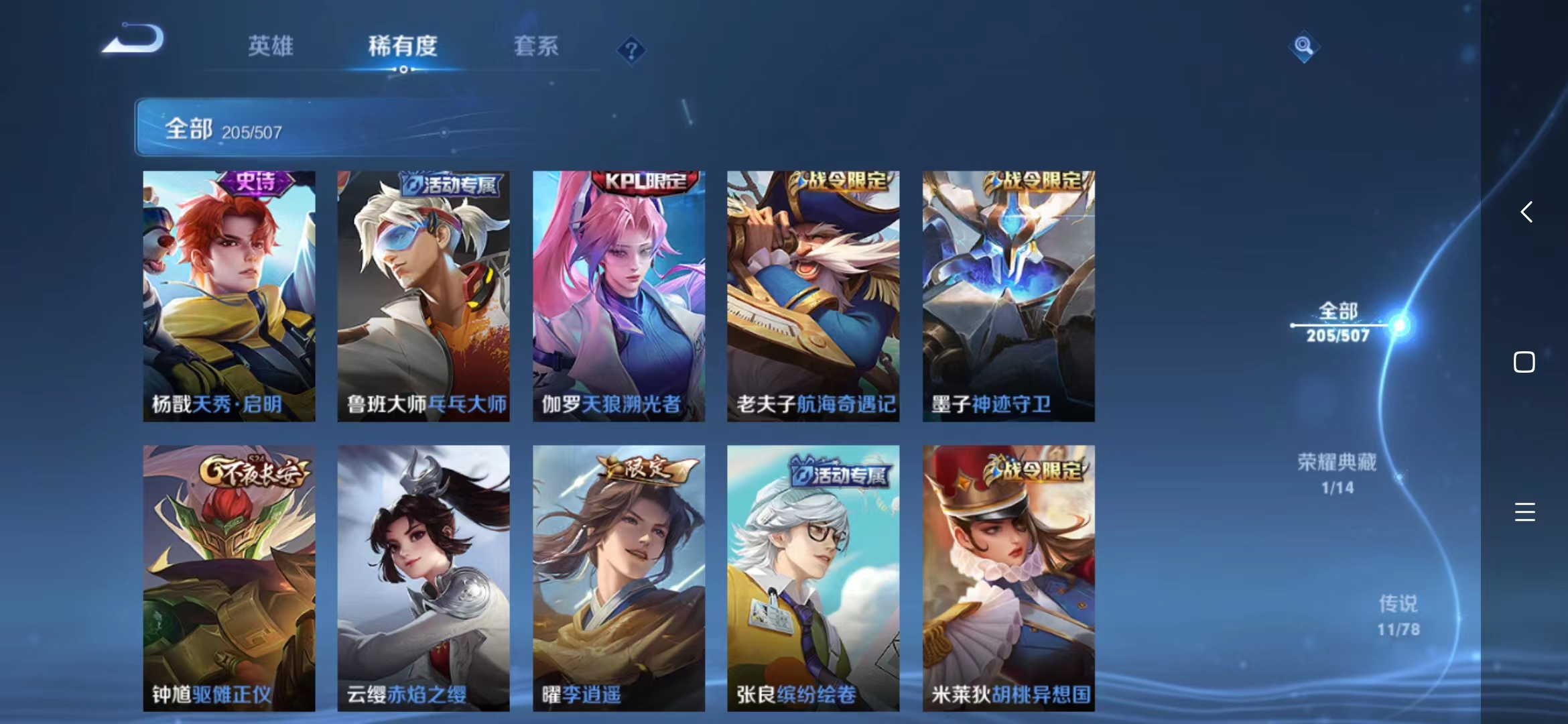Open the search magnifier icon
This screenshot has width=1568, height=724.
tap(1303, 47)
